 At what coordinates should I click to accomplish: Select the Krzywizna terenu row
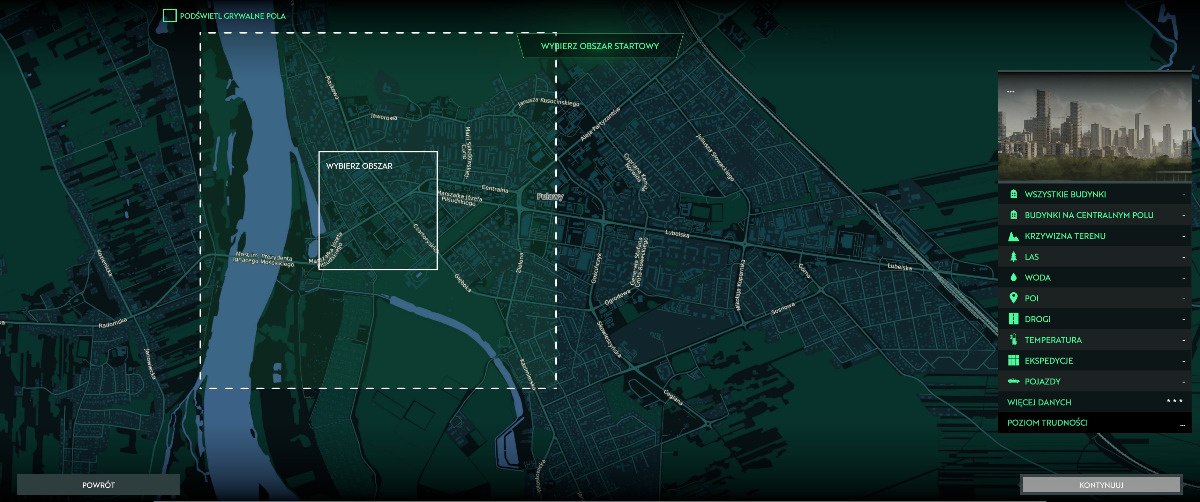[x=1095, y=236]
